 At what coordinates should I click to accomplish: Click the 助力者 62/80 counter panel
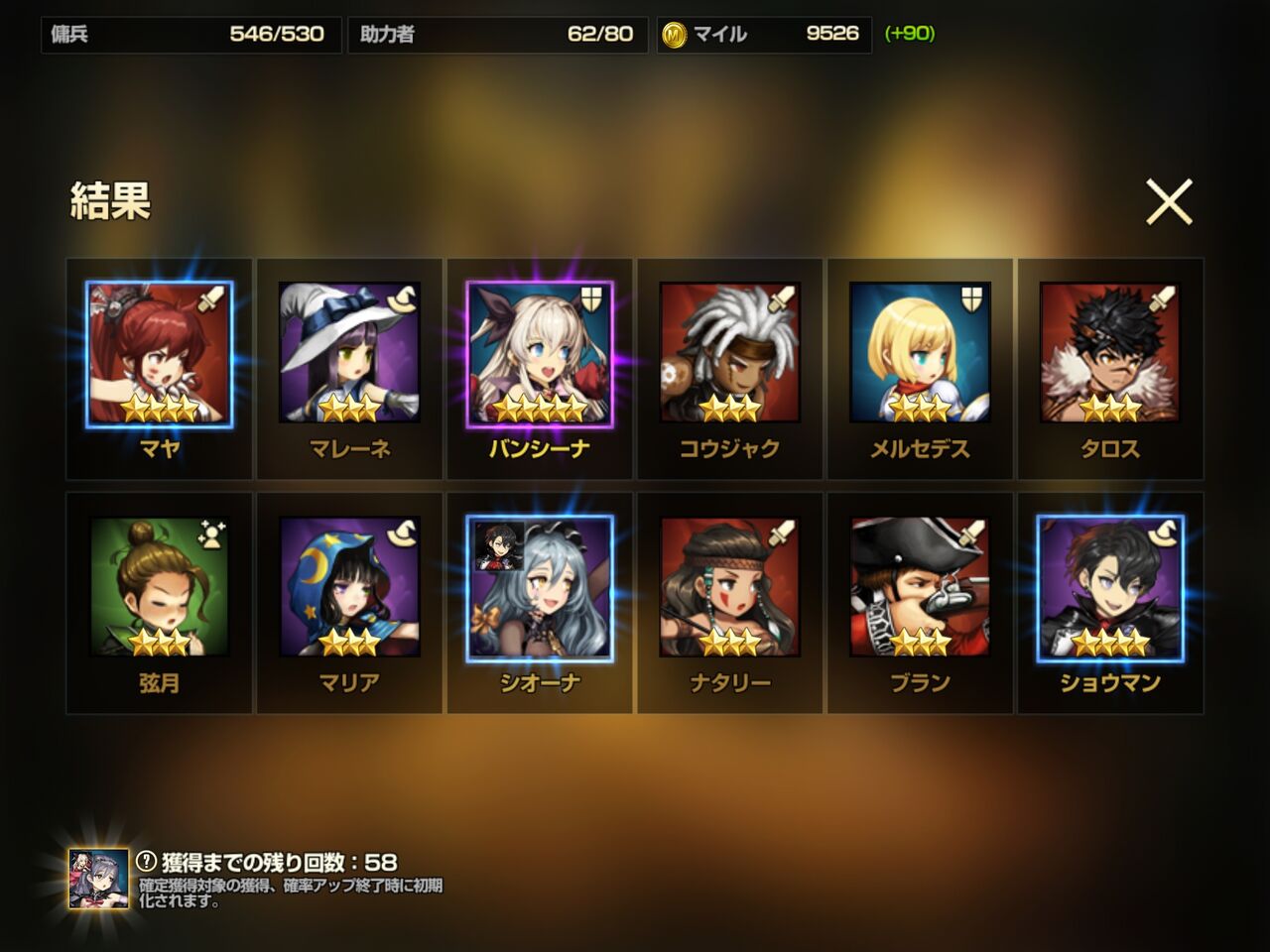(x=496, y=33)
